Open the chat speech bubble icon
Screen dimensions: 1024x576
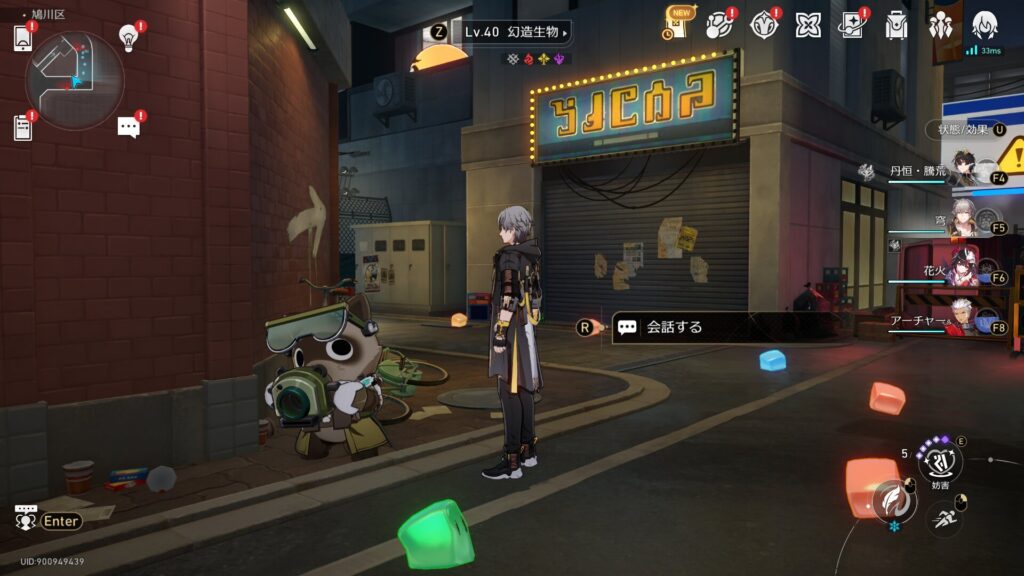point(128,127)
